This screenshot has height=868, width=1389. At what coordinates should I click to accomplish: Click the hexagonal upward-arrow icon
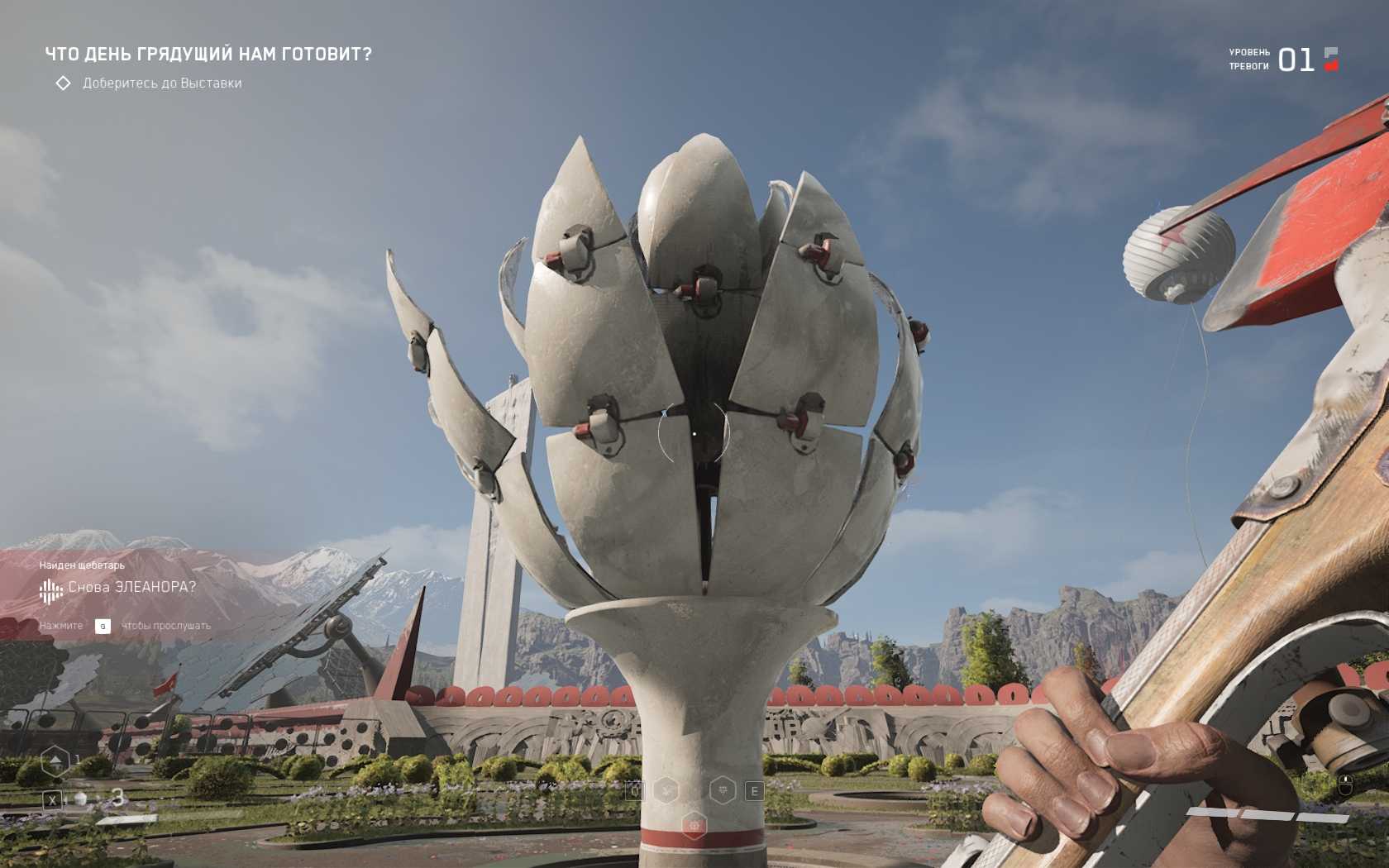pyautogui.click(x=55, y=761)
